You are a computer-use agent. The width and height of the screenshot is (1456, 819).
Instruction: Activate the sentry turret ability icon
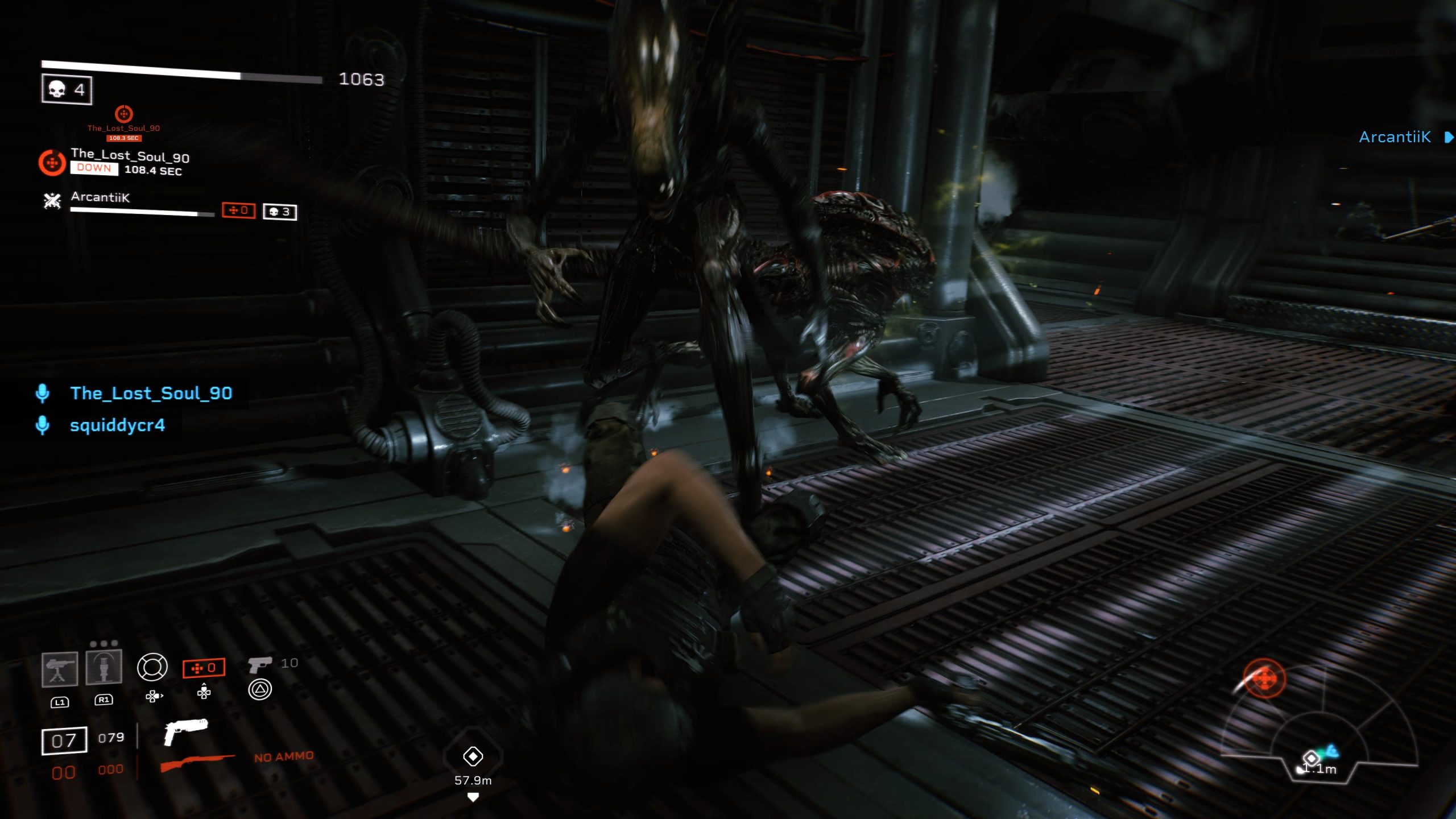pos(60,669)
